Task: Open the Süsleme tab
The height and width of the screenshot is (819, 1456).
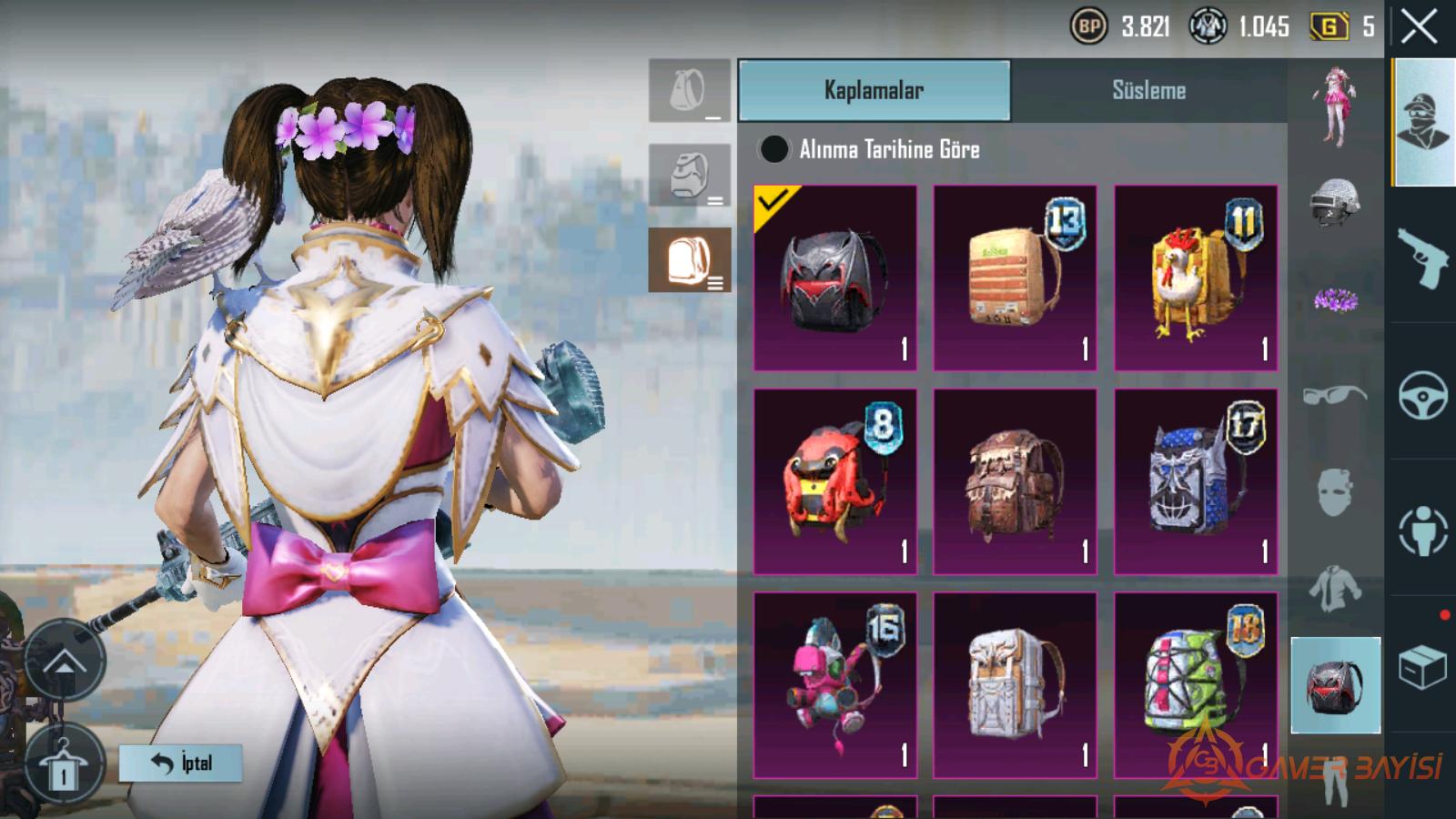Action: point(1148,90)
